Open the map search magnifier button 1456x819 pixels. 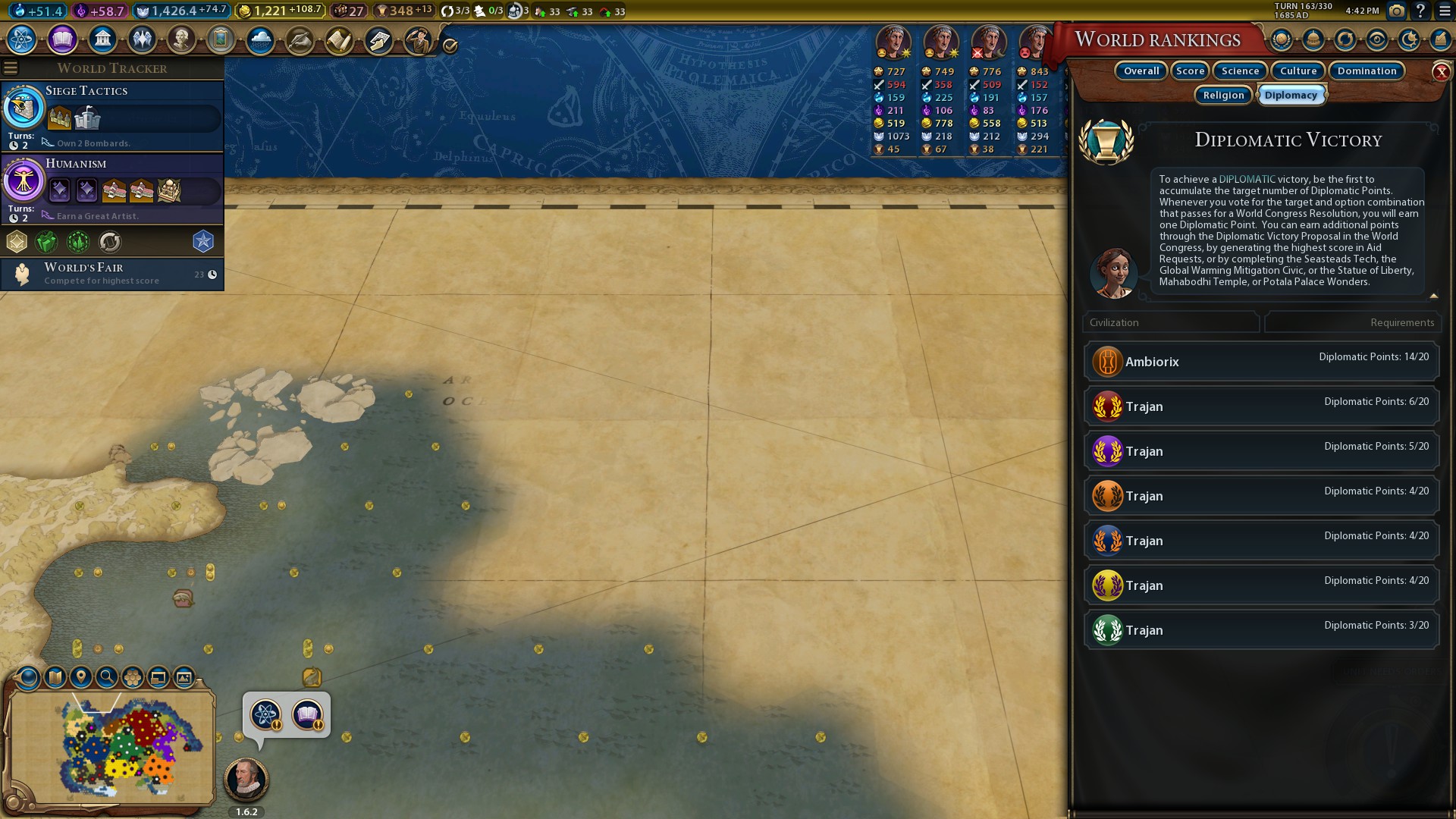pos(107,676)
